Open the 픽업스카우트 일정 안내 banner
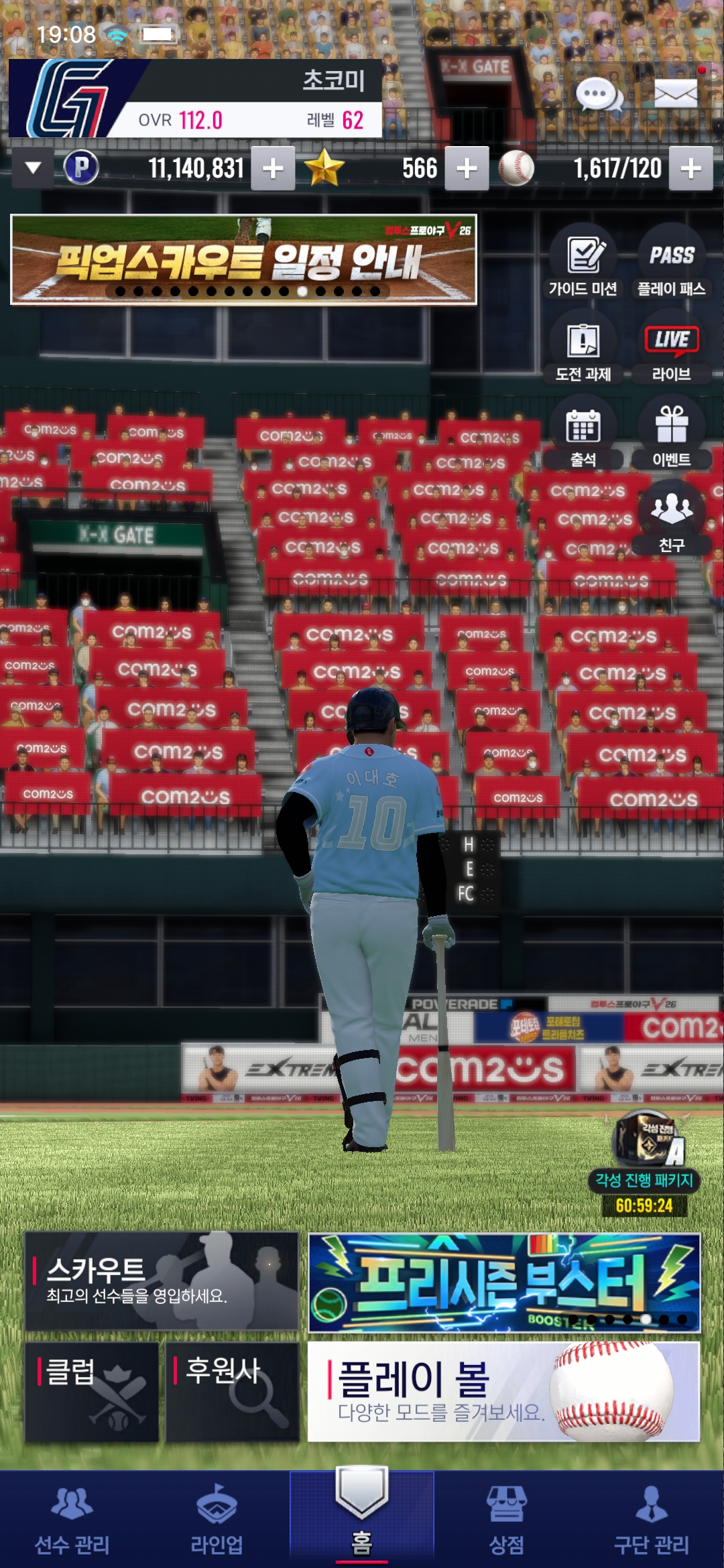 click(243, 259)
